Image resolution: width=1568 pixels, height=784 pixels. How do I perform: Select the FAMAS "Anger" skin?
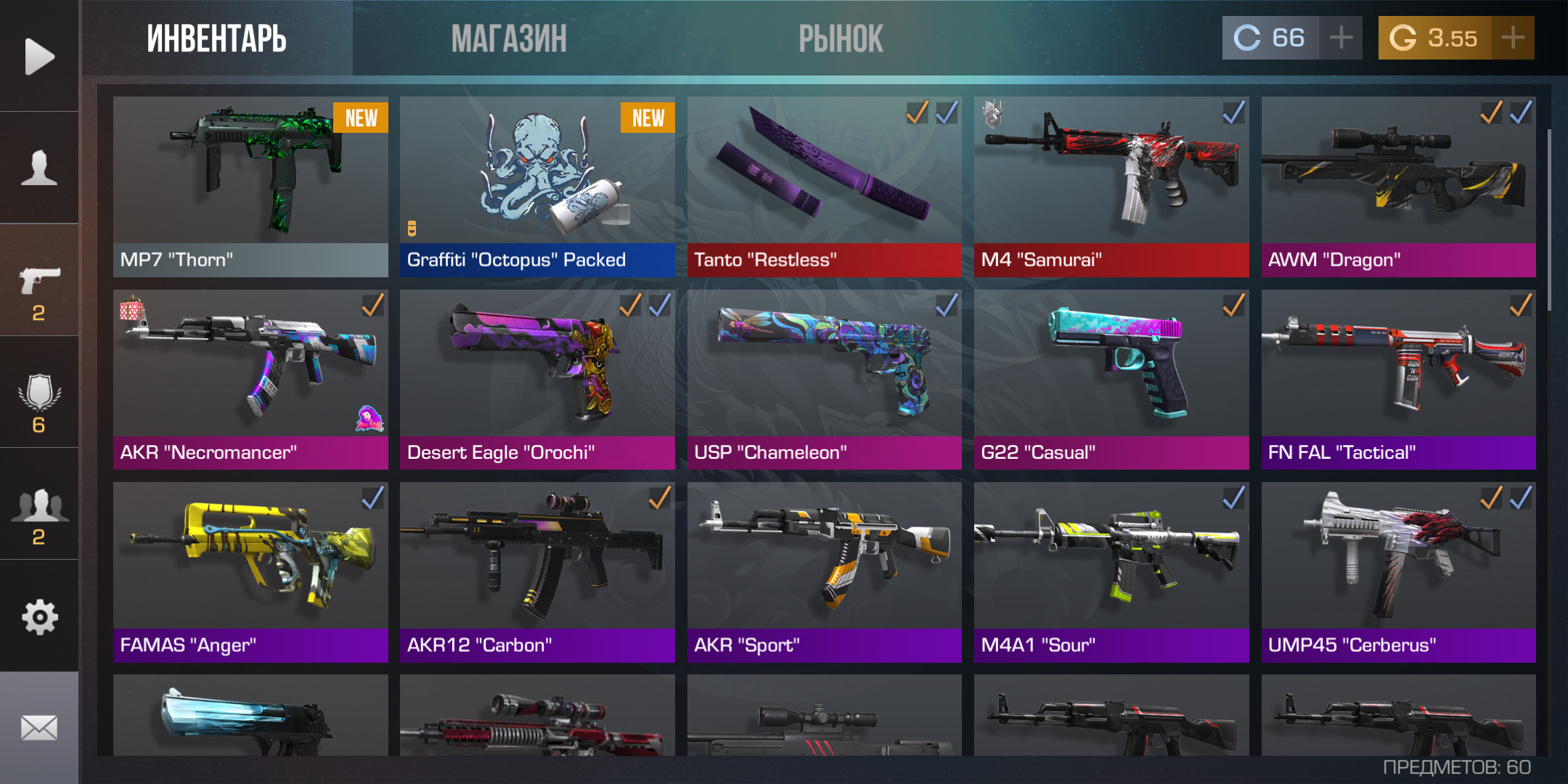click(250, 572)
